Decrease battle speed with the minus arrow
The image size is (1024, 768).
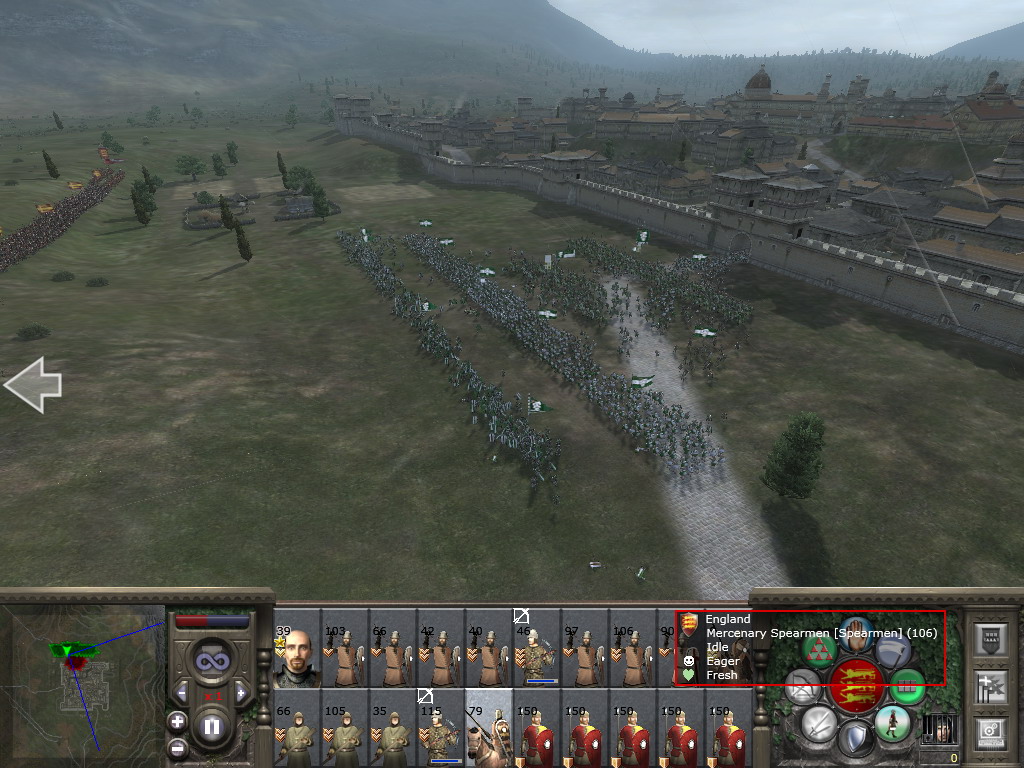181,692
